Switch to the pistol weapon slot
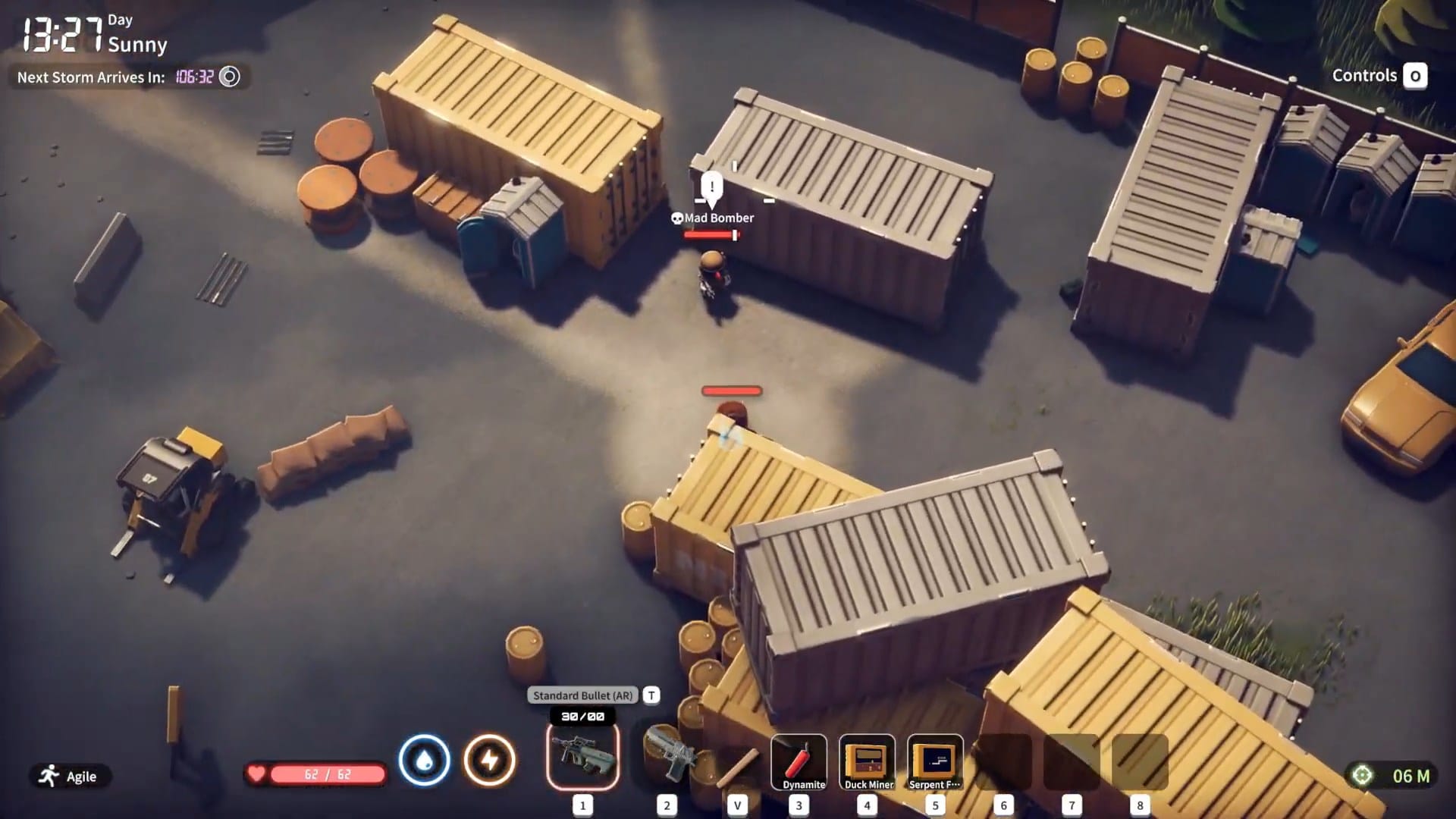 (x=667, y=757)
